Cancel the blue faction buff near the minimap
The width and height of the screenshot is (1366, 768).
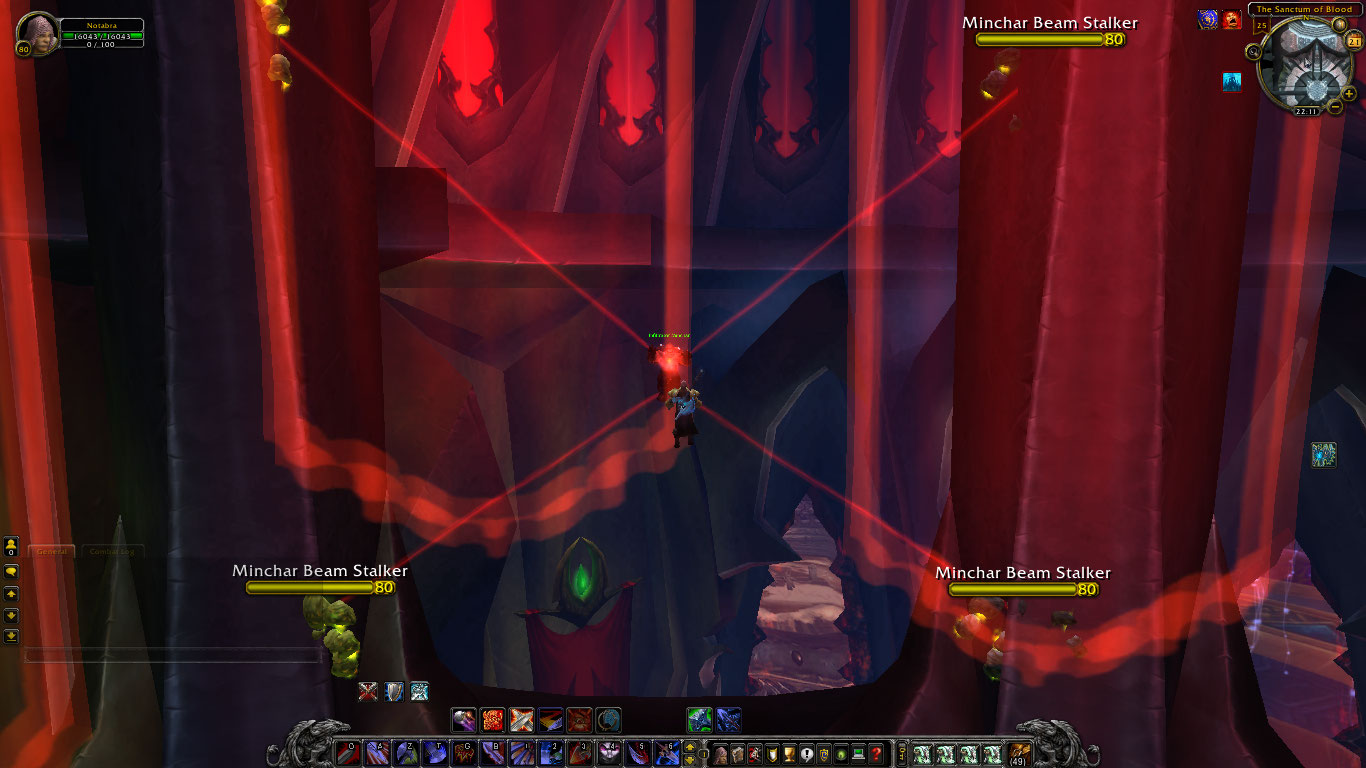[x=1207, y=20]
